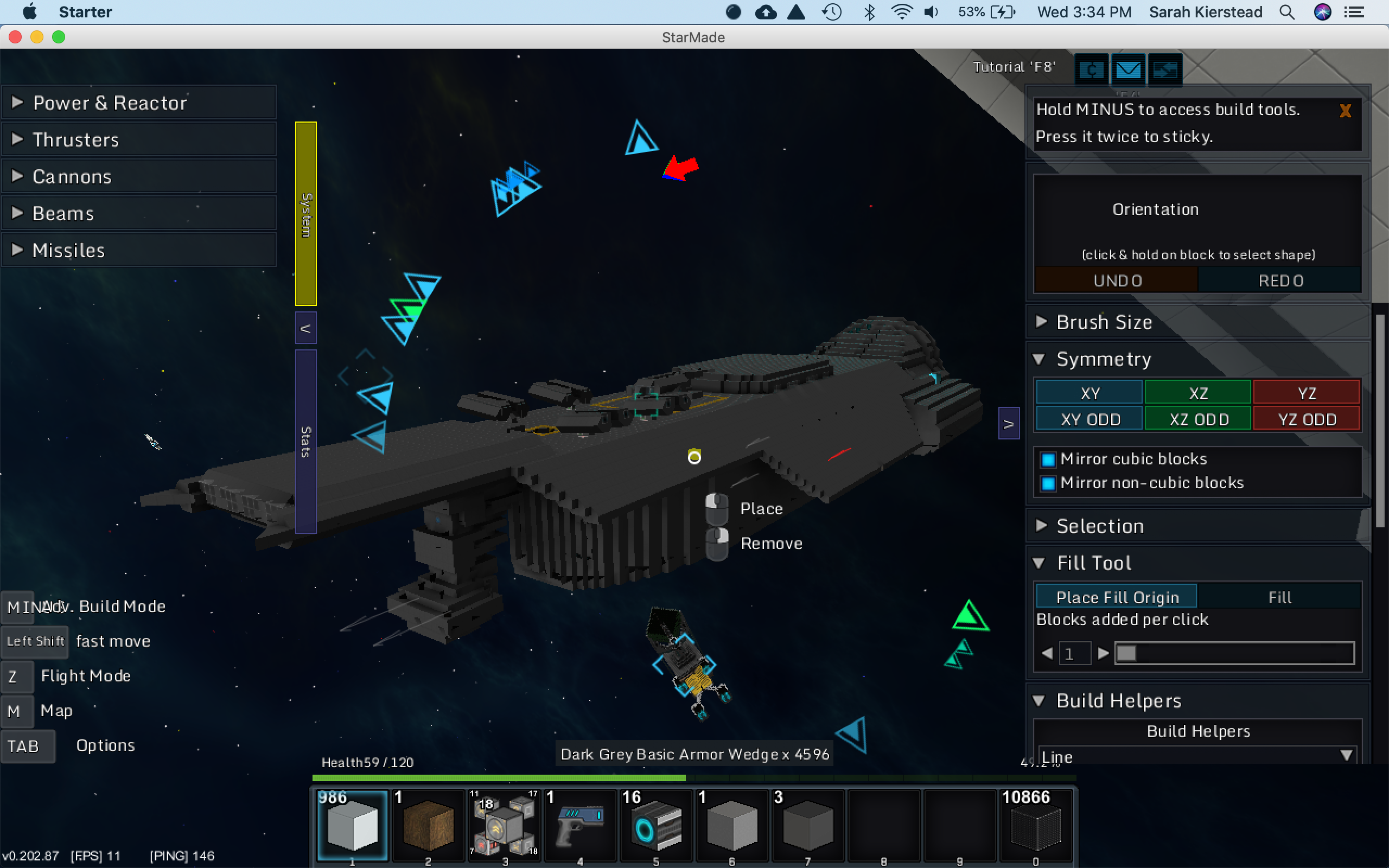Open the mail envelope icon

pos(1128,70)
